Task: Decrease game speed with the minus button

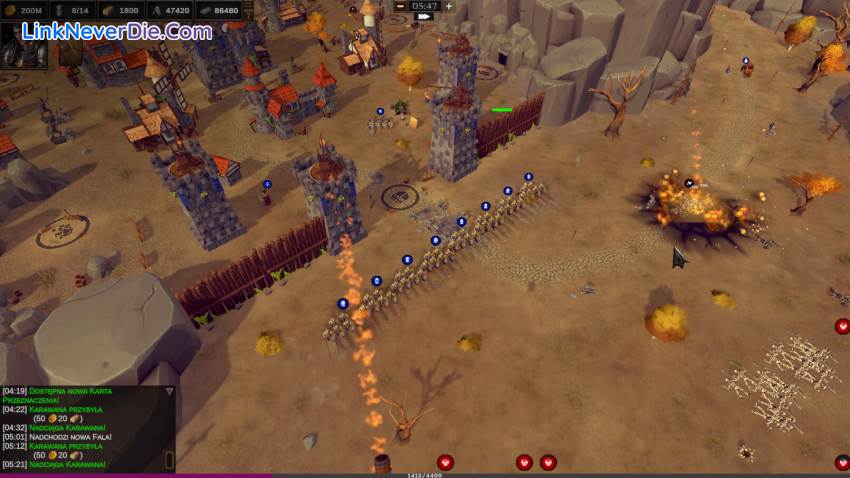Action: [401, 6]
